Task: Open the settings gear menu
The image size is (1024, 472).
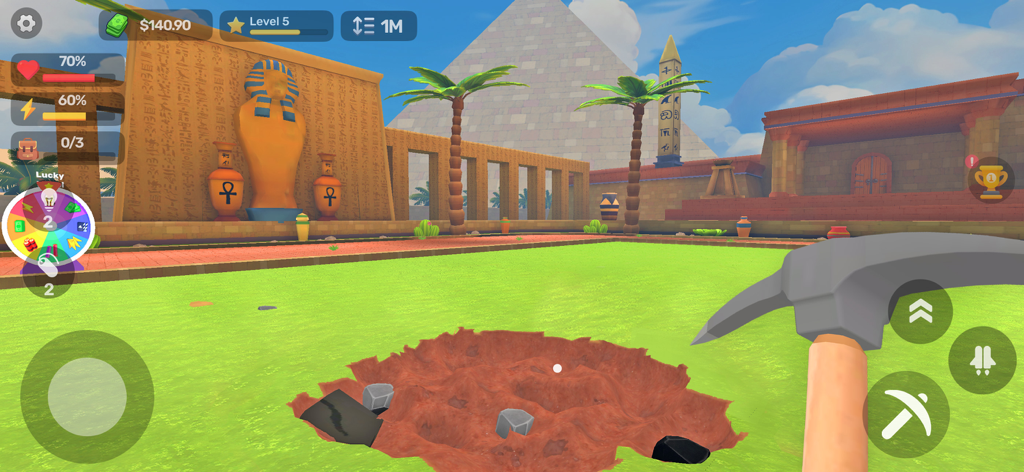Action: [25, 22]
